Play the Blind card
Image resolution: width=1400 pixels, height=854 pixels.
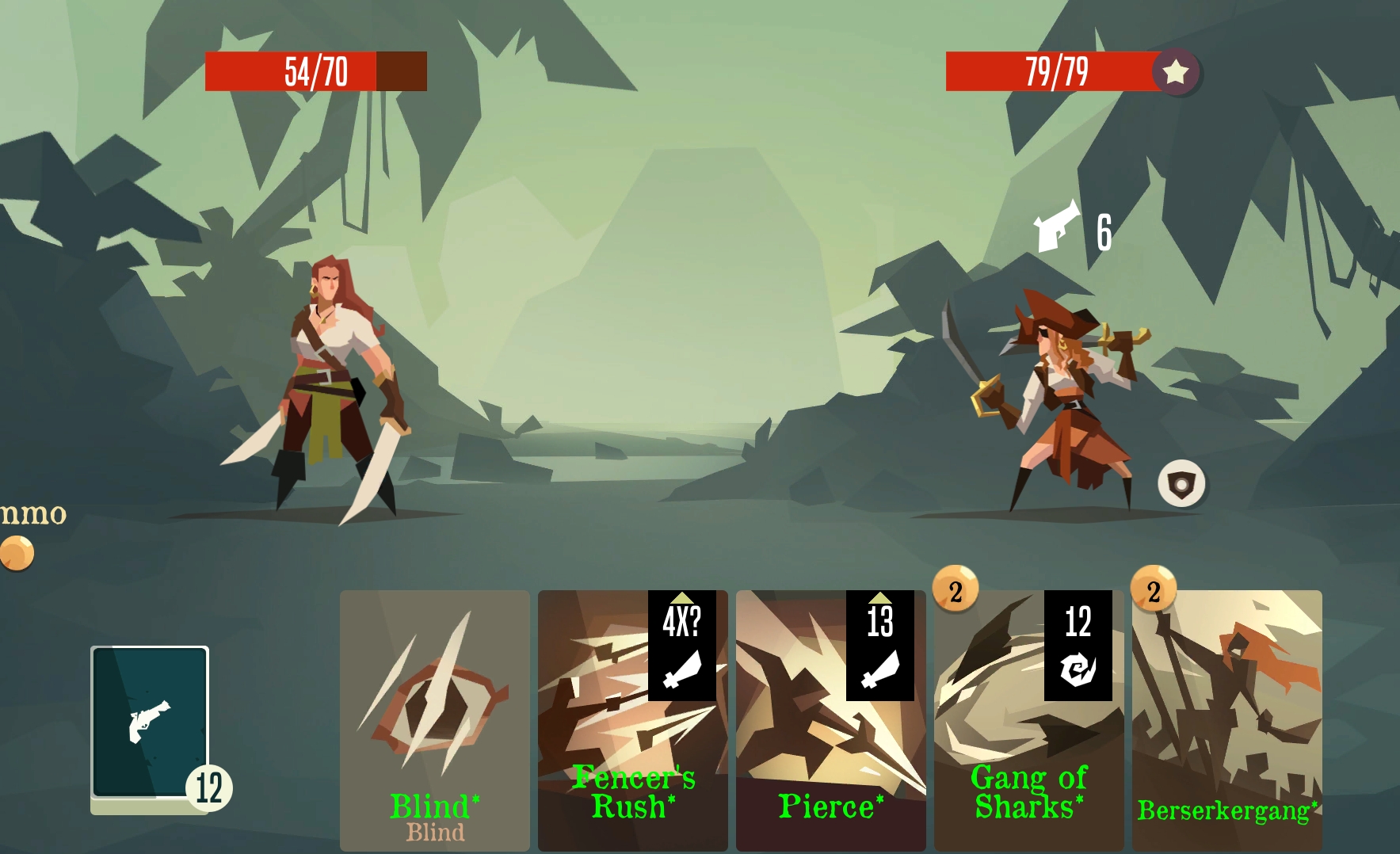click(x=434, y=719)
